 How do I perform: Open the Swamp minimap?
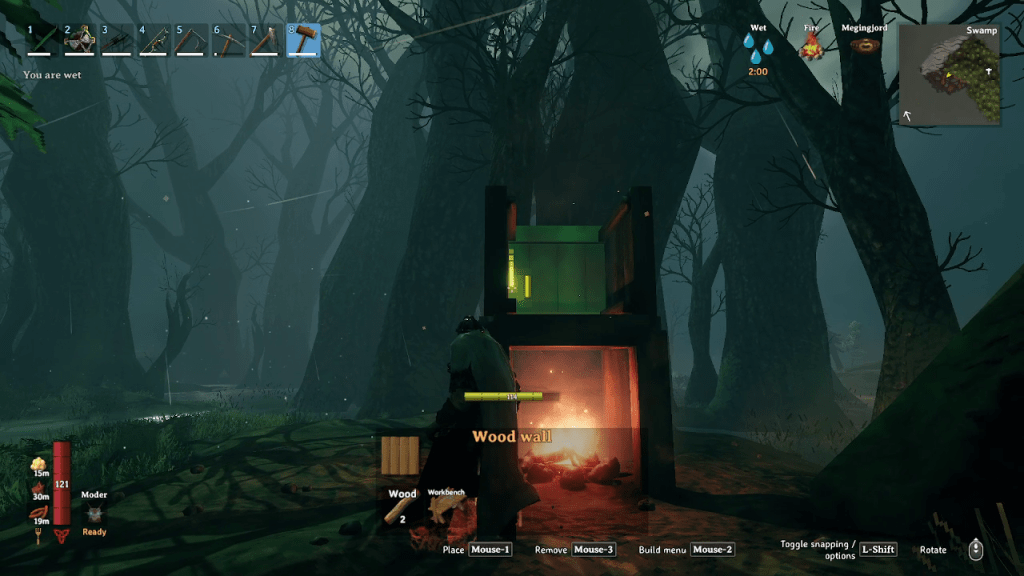pos(949,74)
